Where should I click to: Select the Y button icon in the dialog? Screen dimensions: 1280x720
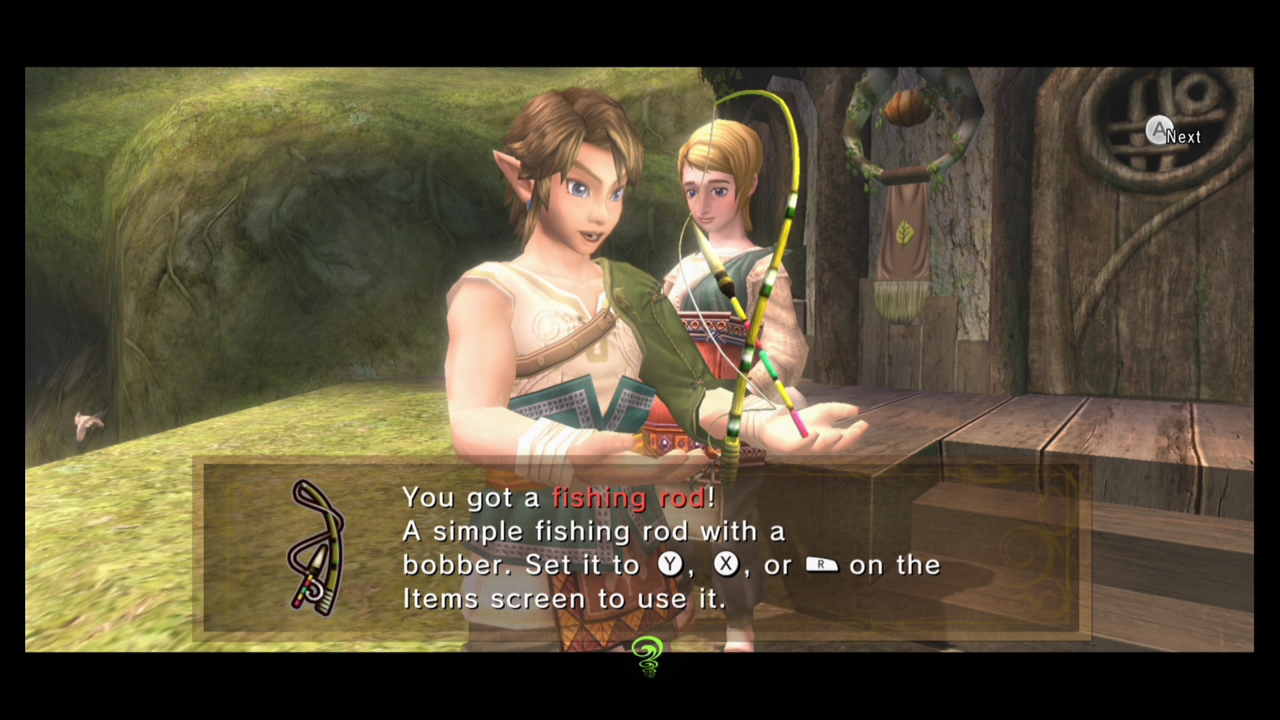[668, 565]
